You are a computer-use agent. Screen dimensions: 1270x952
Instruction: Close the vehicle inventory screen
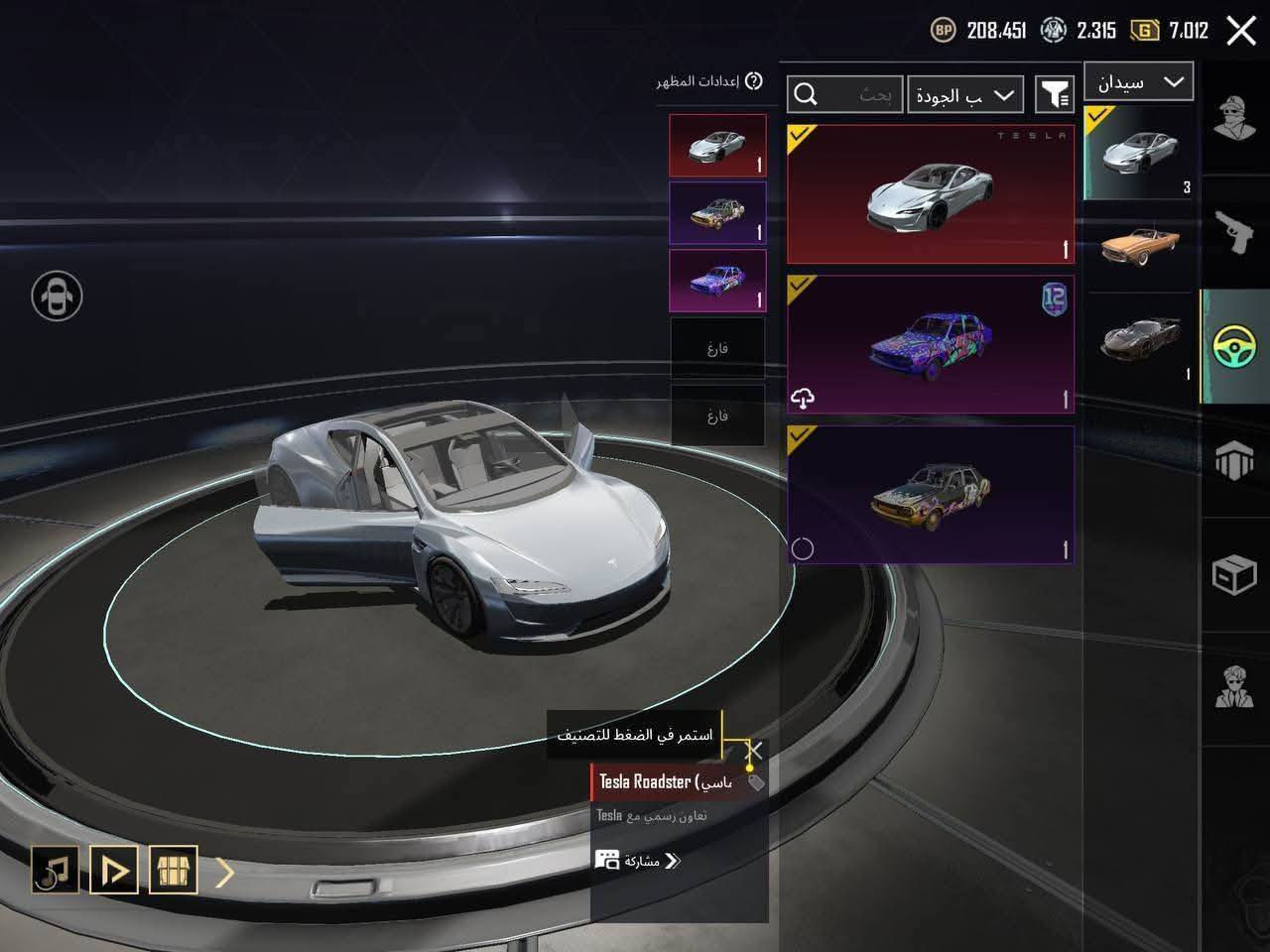point(1241,31)
